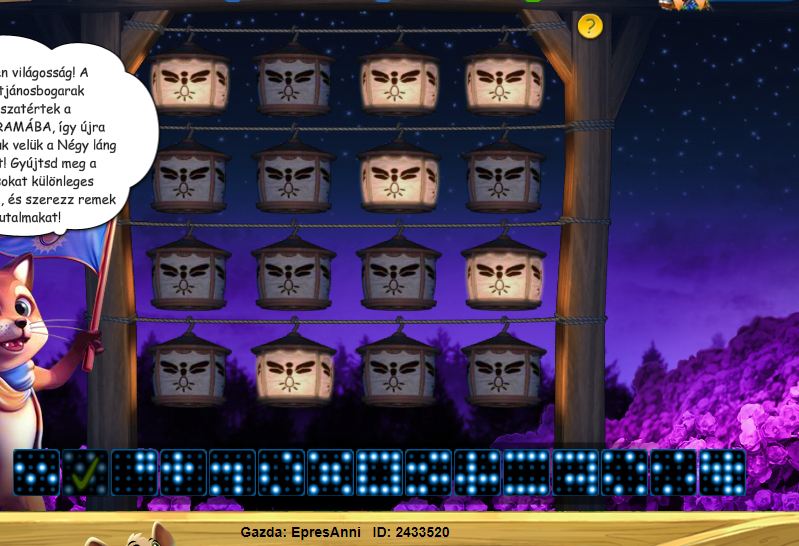Pick the pattern tile with a two-by-two lit block
Image resolution: width=799 pixels, height=546 pixels.
tap(134, 472)
